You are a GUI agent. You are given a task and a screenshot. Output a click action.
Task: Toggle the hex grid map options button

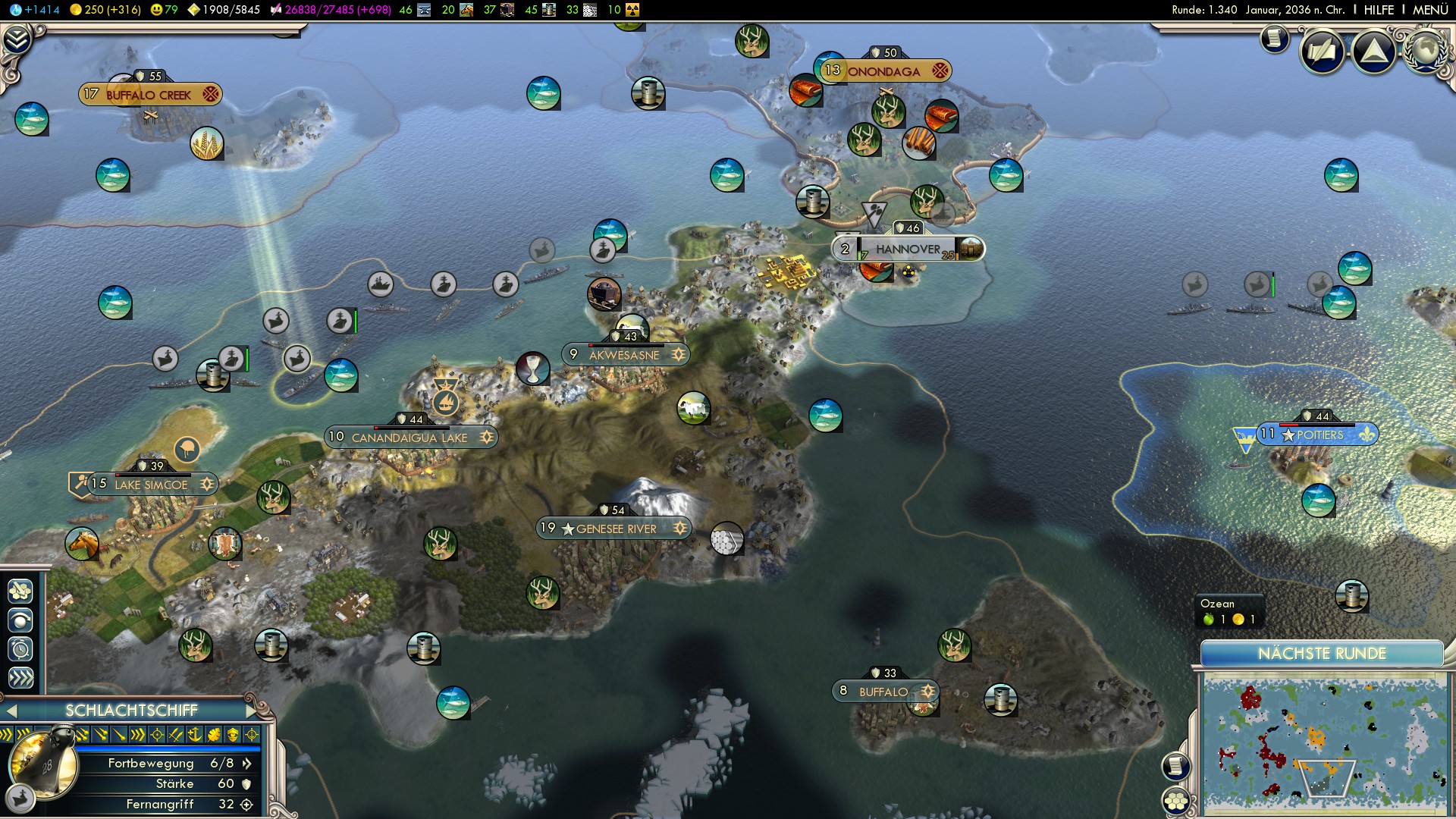1176,801
